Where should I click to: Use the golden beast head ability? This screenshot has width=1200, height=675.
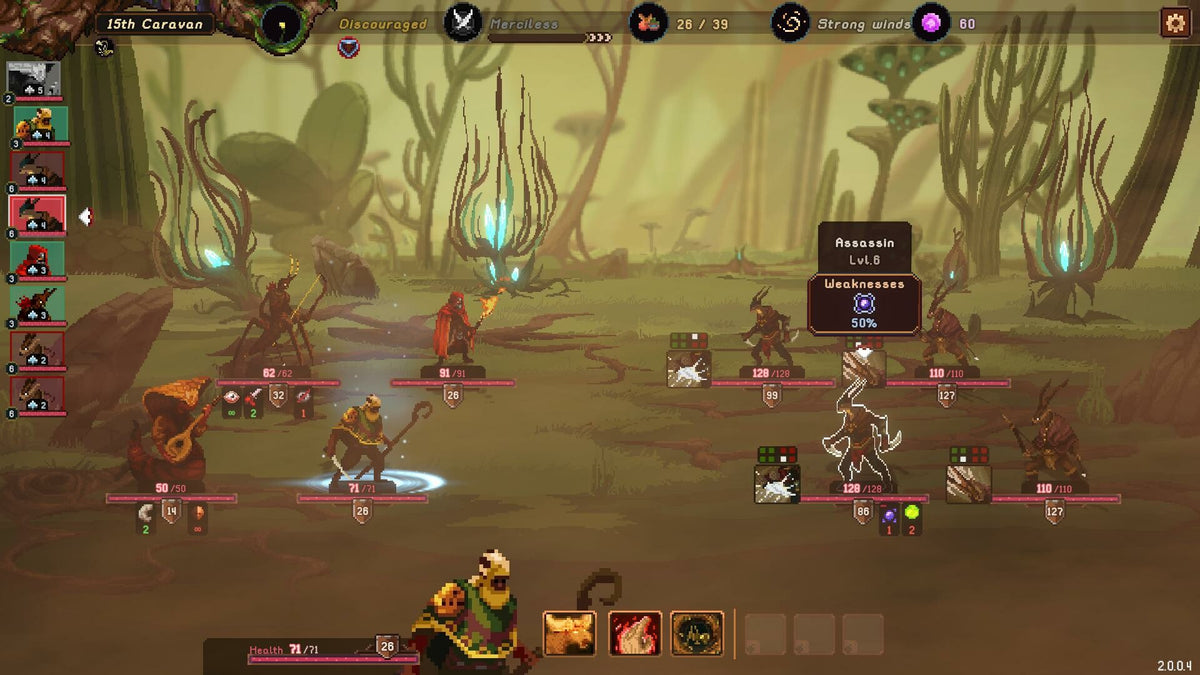(570, 633)
